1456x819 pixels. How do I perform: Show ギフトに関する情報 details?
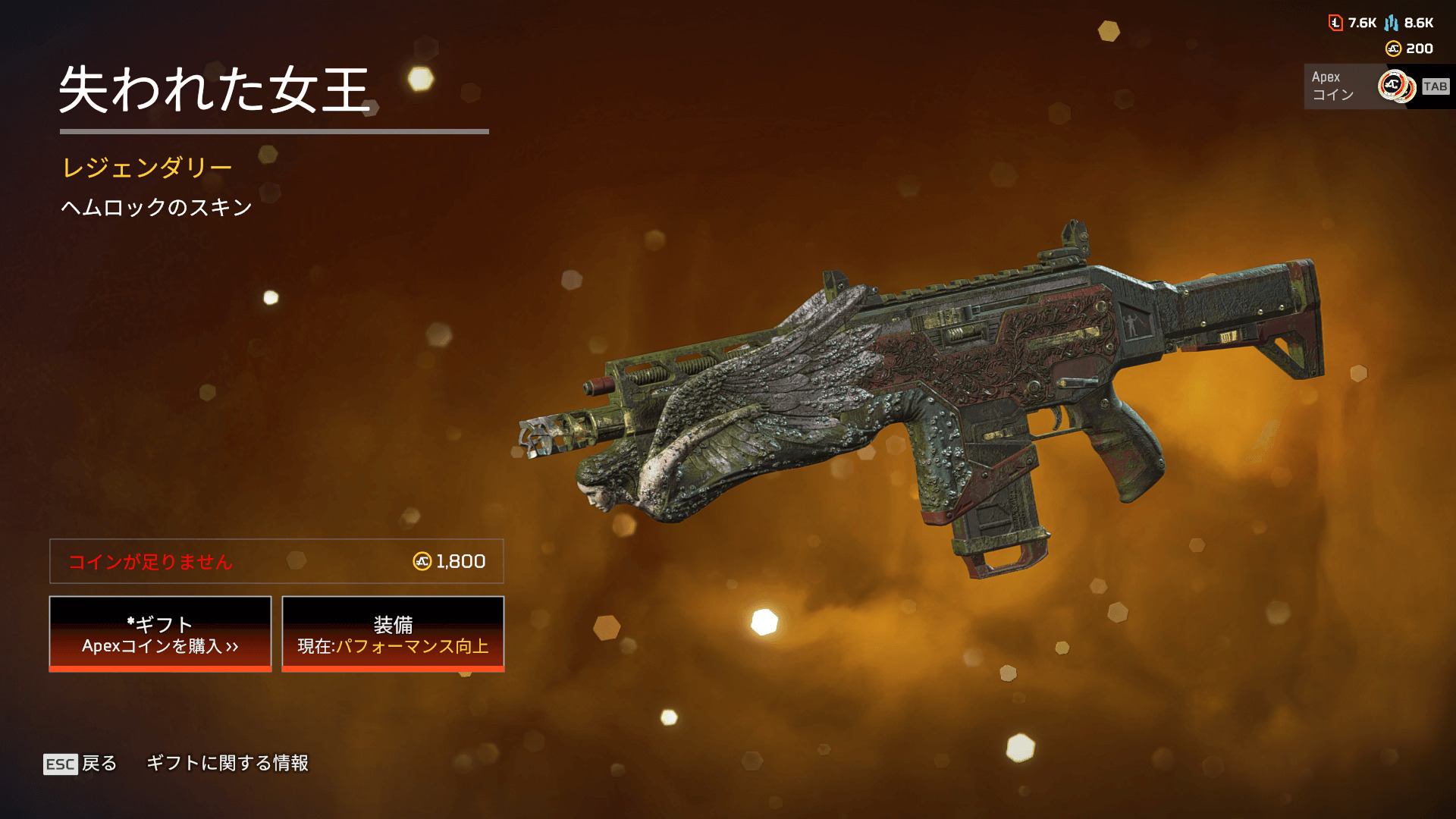coord(227,763)
